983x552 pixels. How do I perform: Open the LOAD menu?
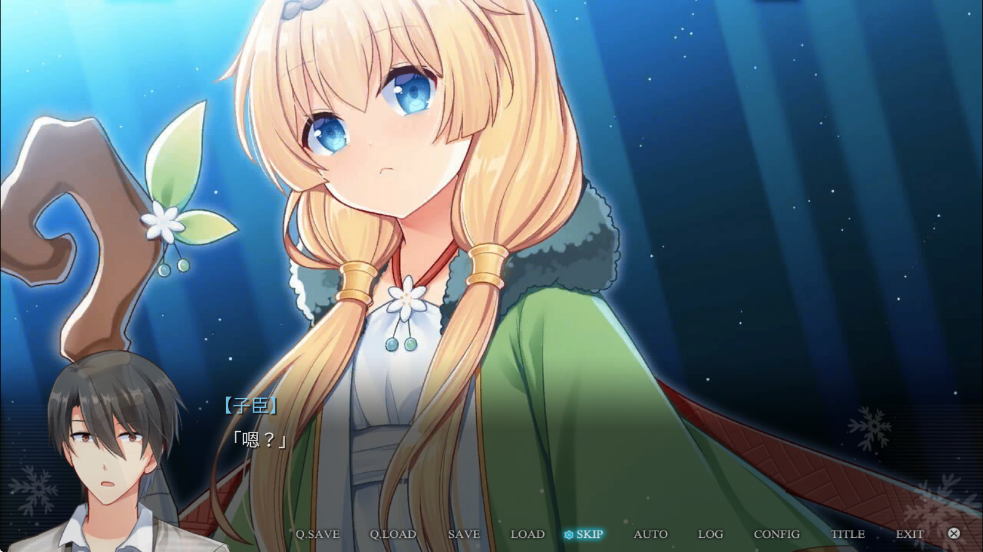tap(527, 534)
